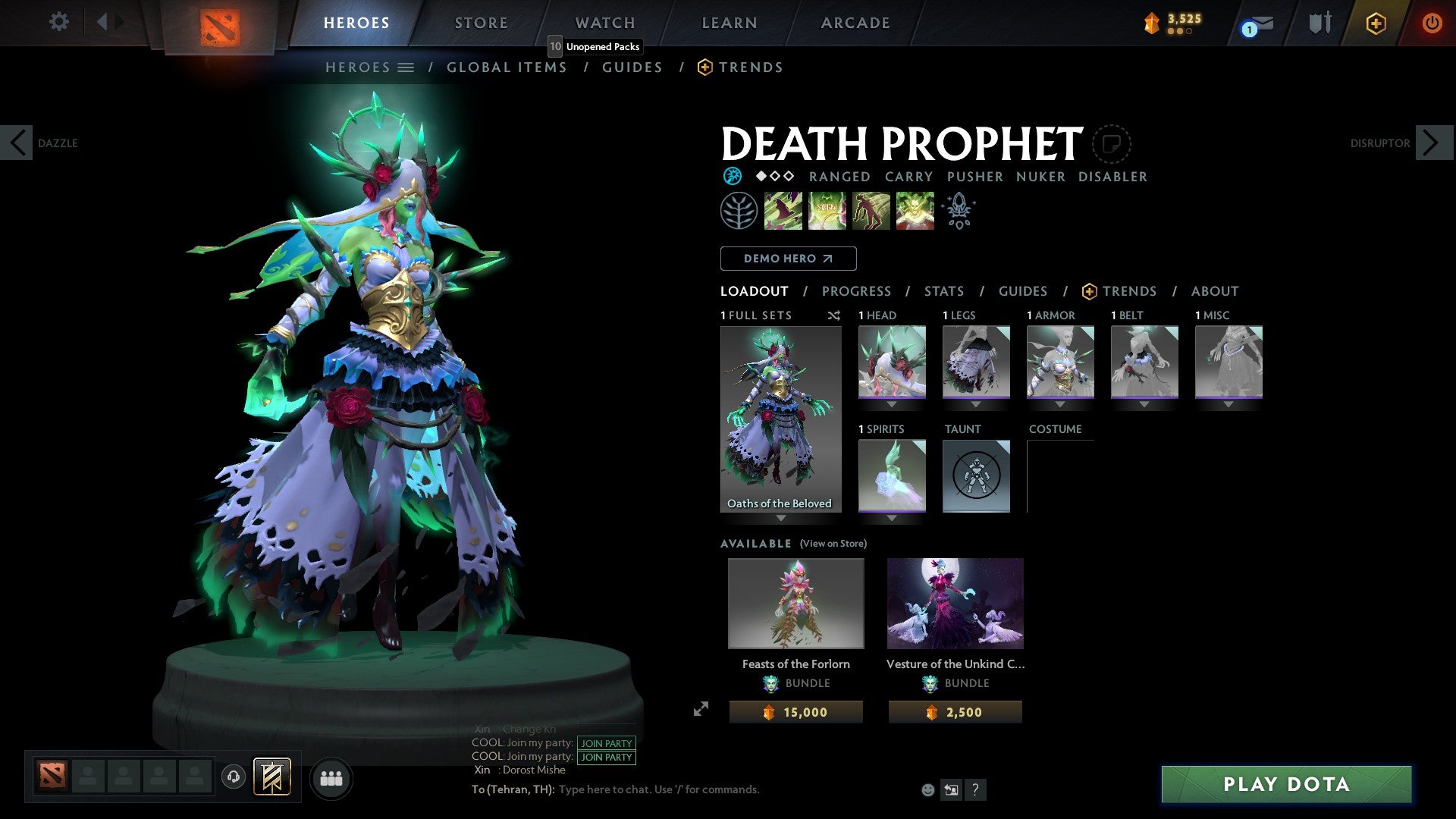Expand the HEAD item slot chevron
Viewport: 1456px width, 819px height.
coord(892,404)
